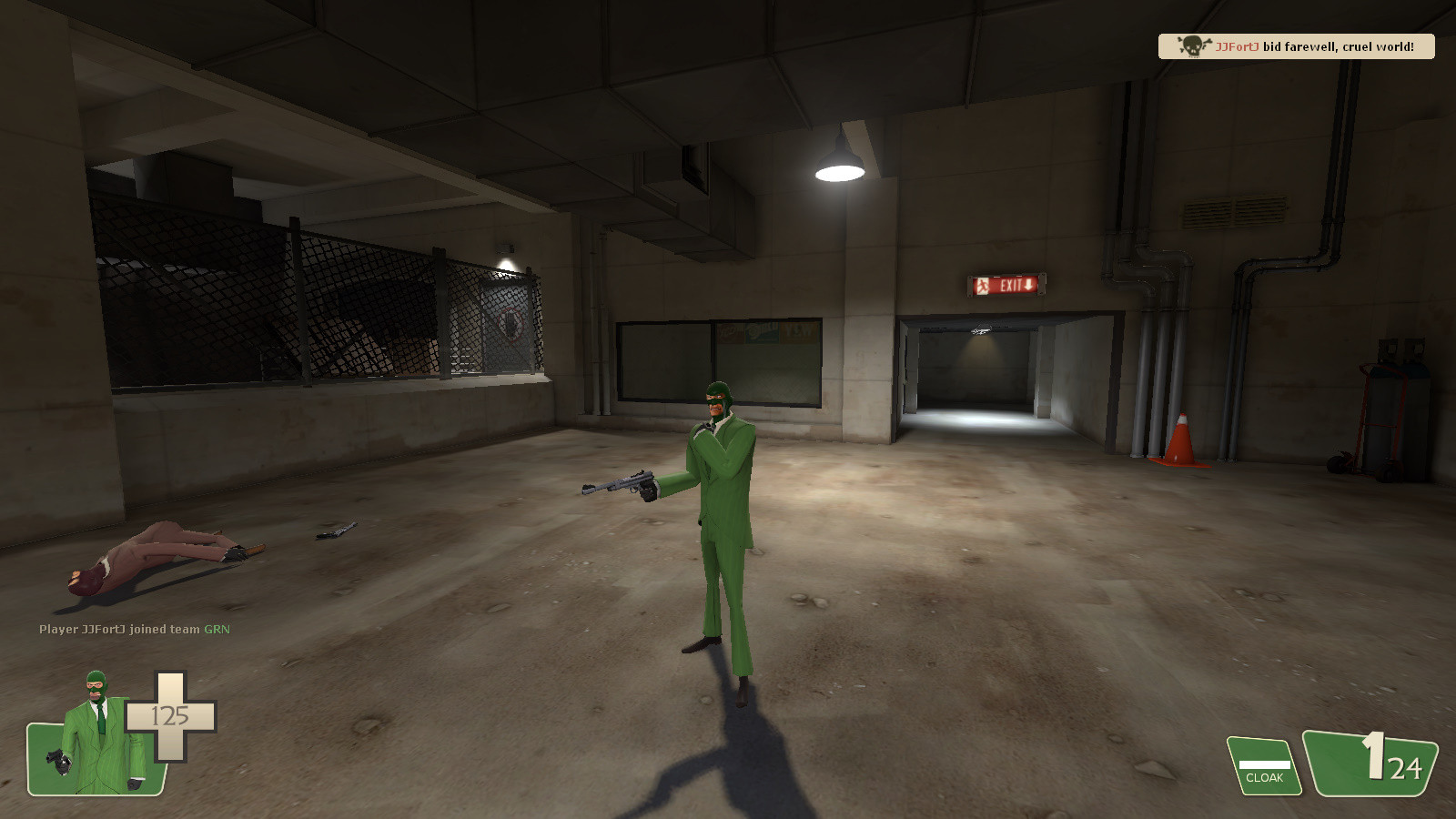Select GRN in the team join message
This screenshot has width=1456, height=819.
pos(217,627)
